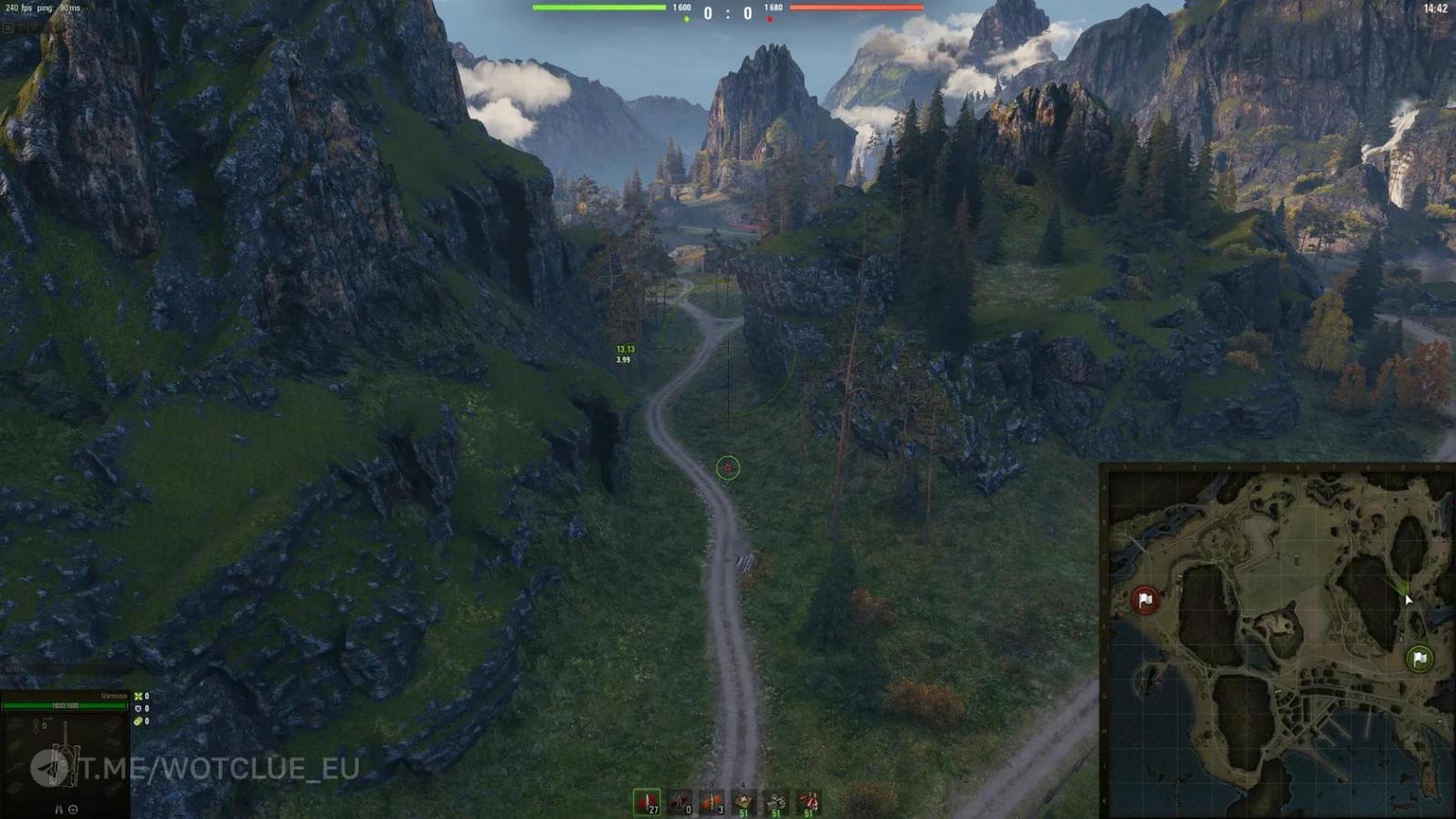Select the AP shell ammo slot
Viewport: 1456px width, 819px height.
(646, 803)
